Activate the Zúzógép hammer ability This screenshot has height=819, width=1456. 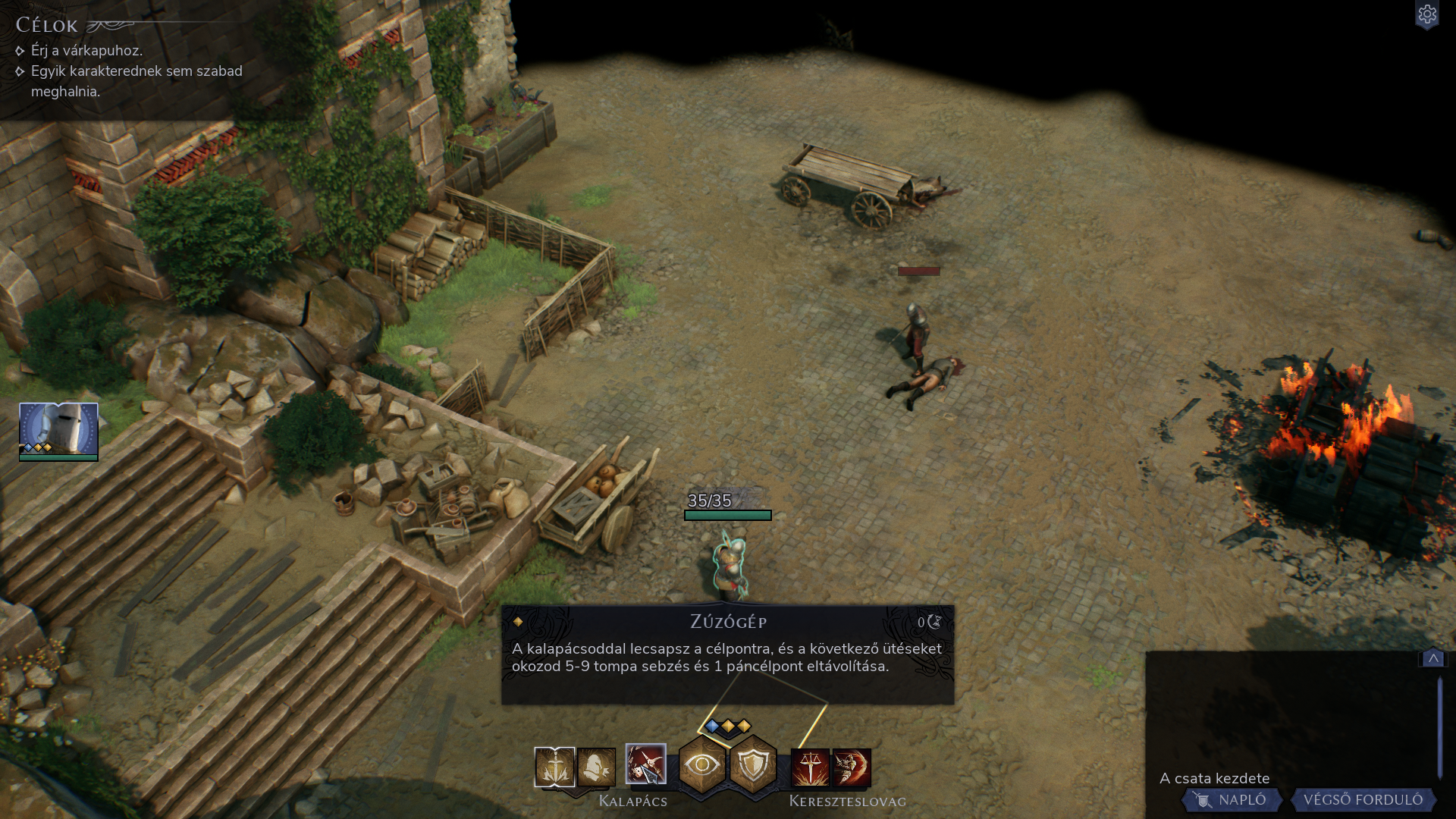(645, 764)
